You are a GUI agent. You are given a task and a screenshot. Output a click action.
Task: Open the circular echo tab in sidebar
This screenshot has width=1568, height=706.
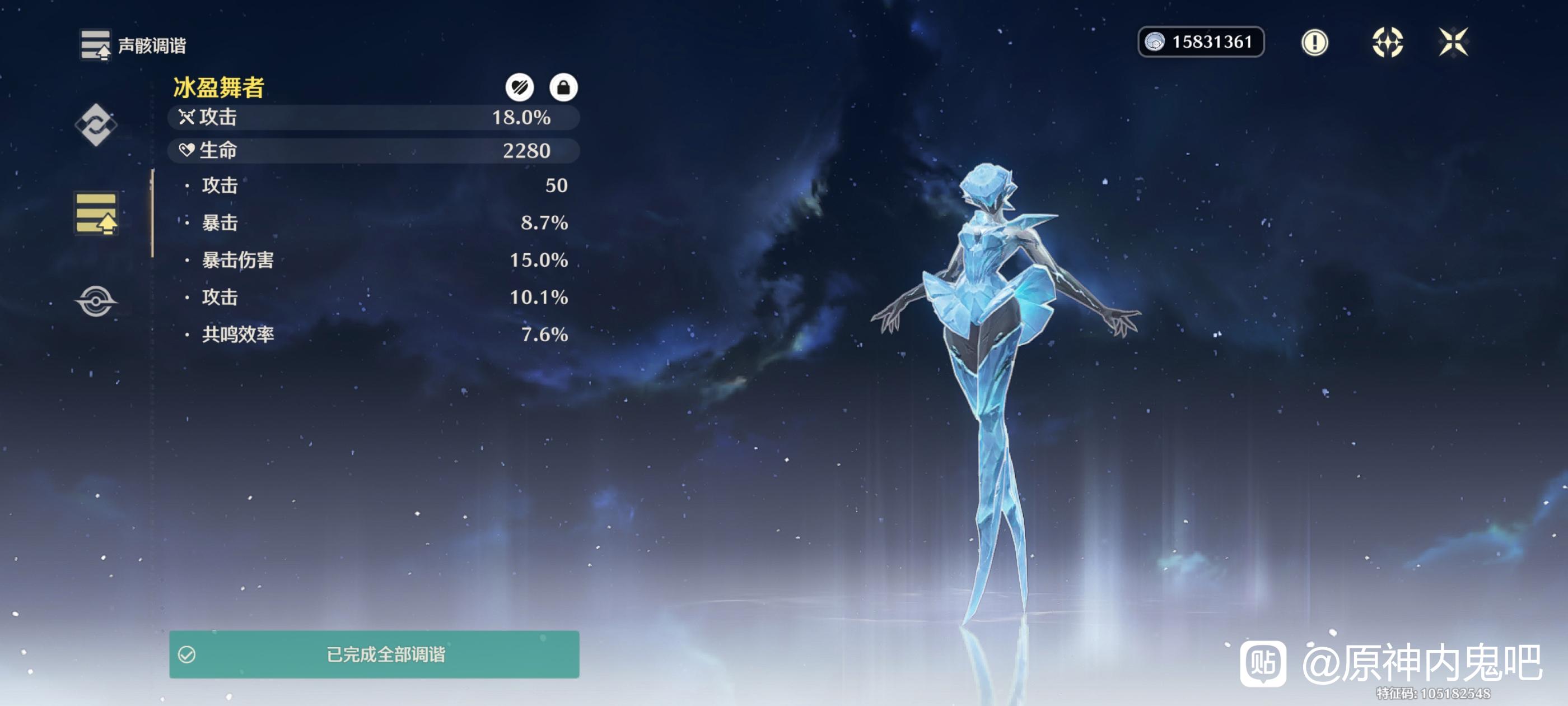point(96,301)
